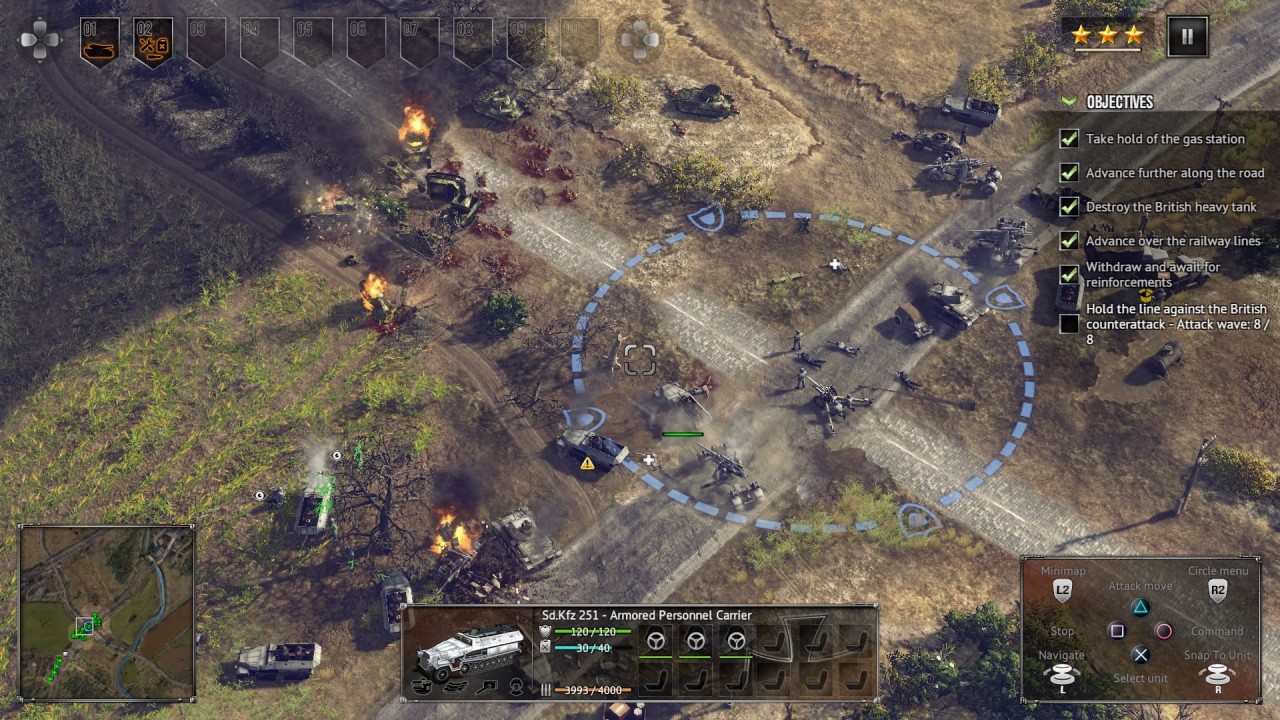Select the Sd.Kfz 251 halftrack with the warning marker
This screenshot has width=1280, height=720.
click(x=591, y=446)
